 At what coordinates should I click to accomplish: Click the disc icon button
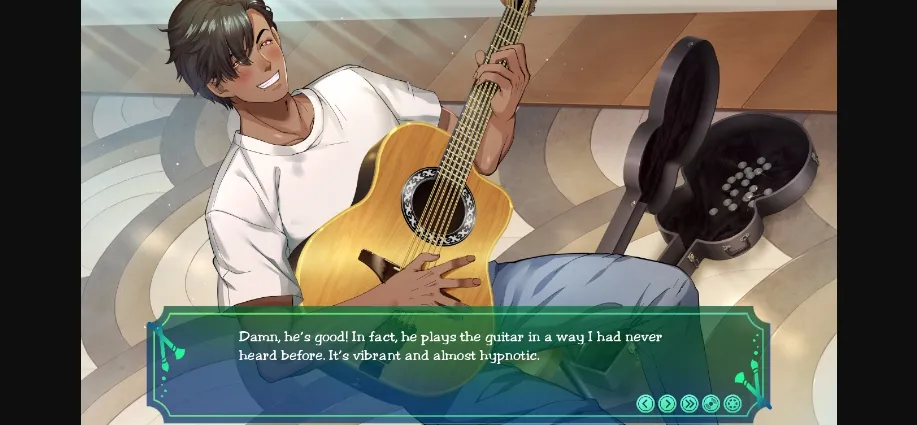(711, 403)
